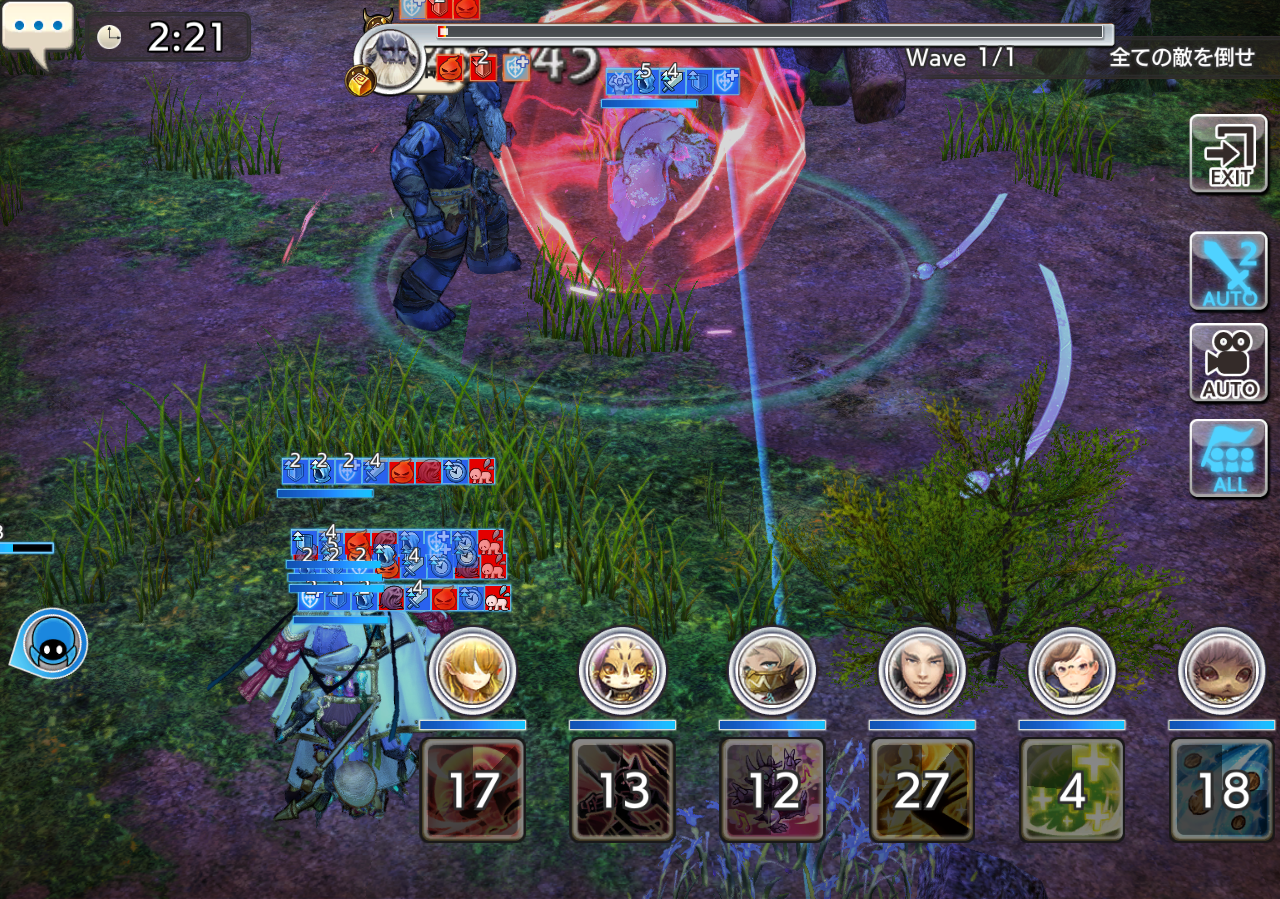This screenshot has height=899, width=1280.
Task: Select the enemy boss portrait icon
Action: 388,58
